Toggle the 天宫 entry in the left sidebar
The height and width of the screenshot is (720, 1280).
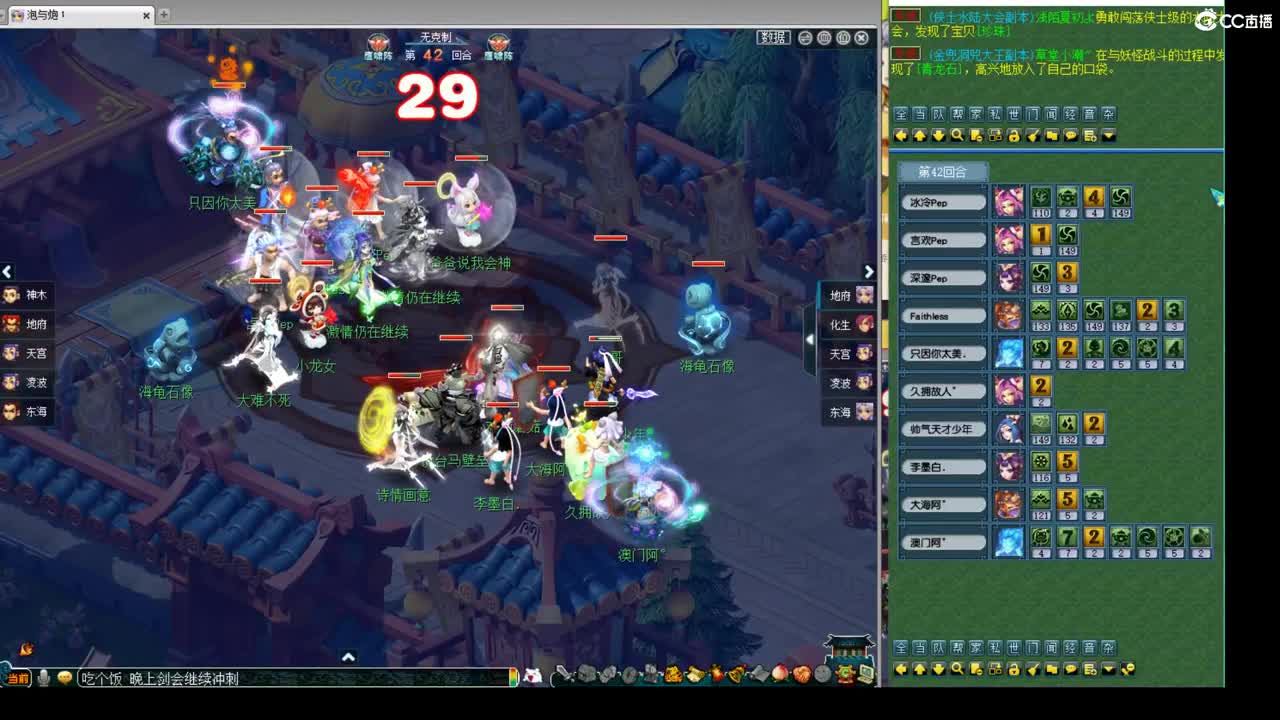[30, 354]
